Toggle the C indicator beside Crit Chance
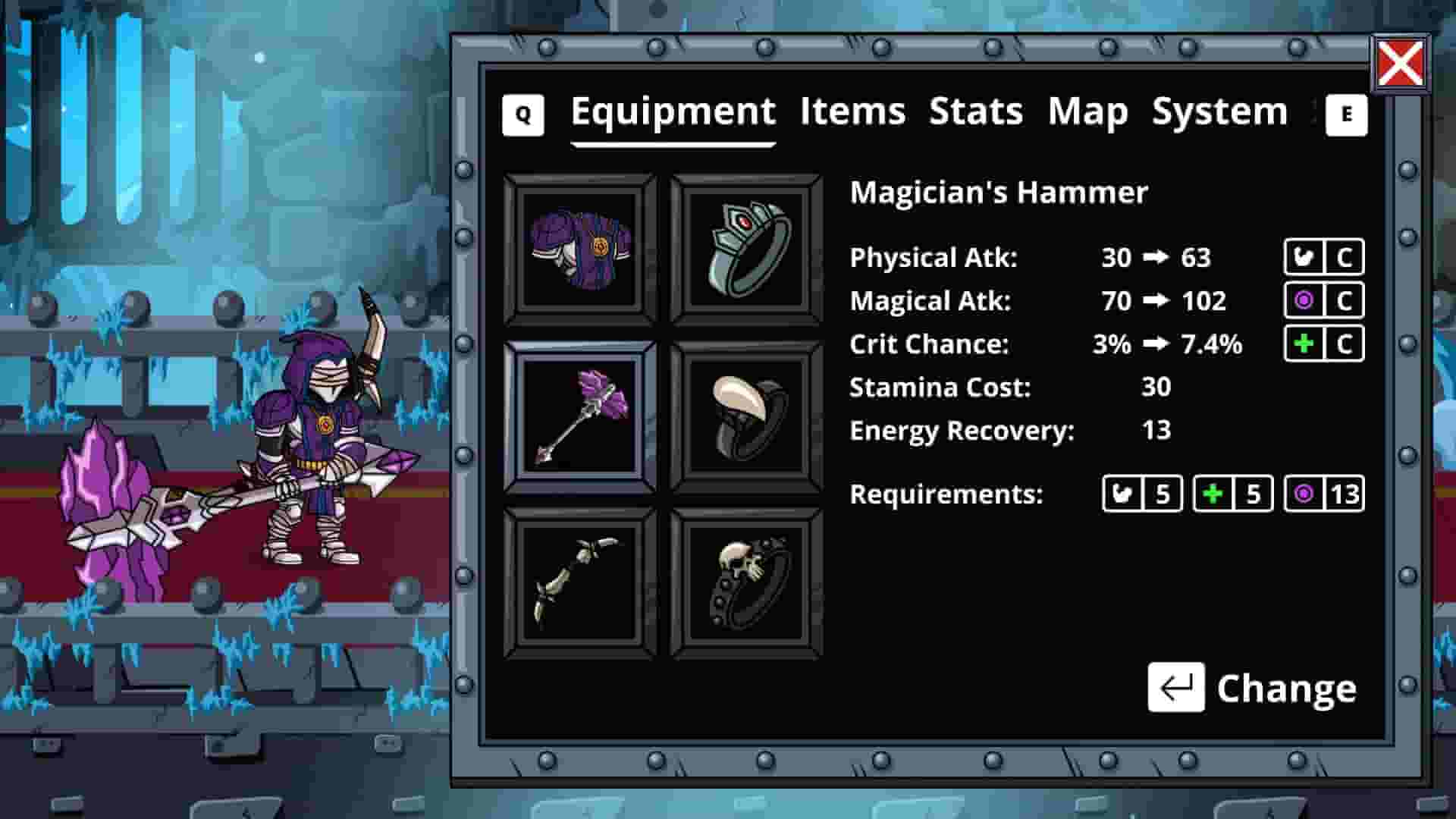Screen dimensions: 1456x819 tap(1344, 344)
